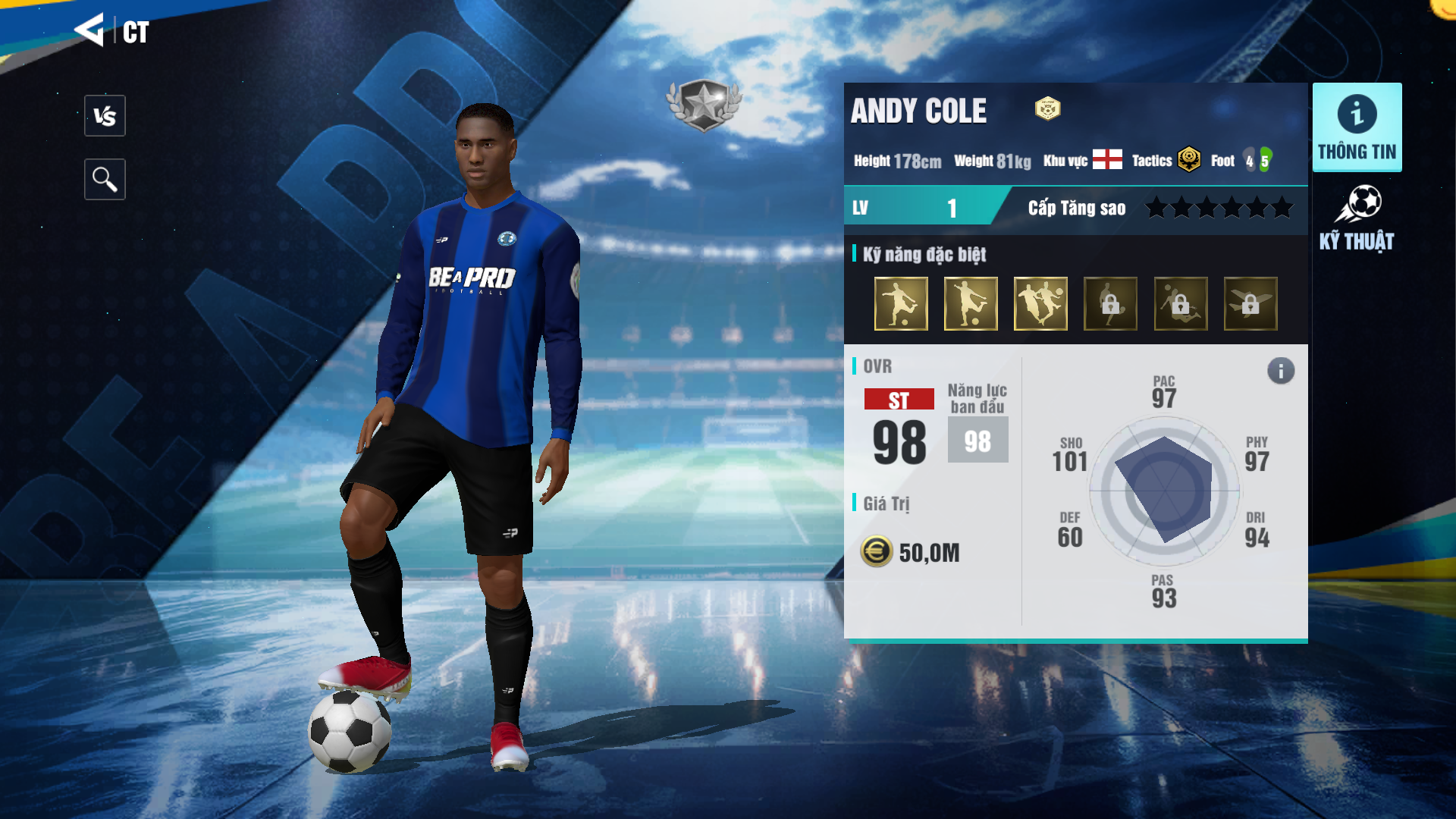Open the VS player comparison

click(105, 116)
